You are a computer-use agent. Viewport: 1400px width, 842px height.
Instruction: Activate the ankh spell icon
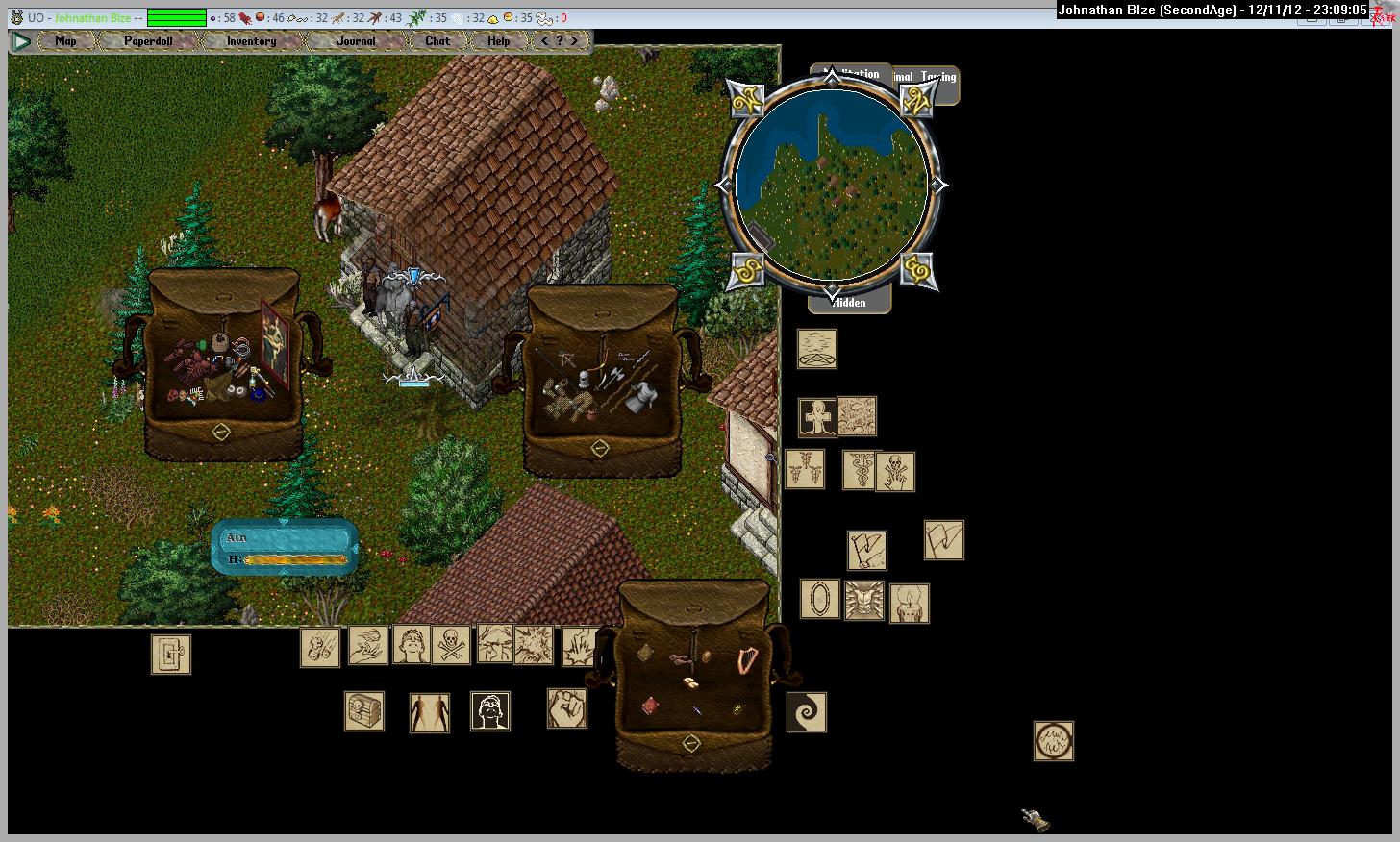[818, 418]
